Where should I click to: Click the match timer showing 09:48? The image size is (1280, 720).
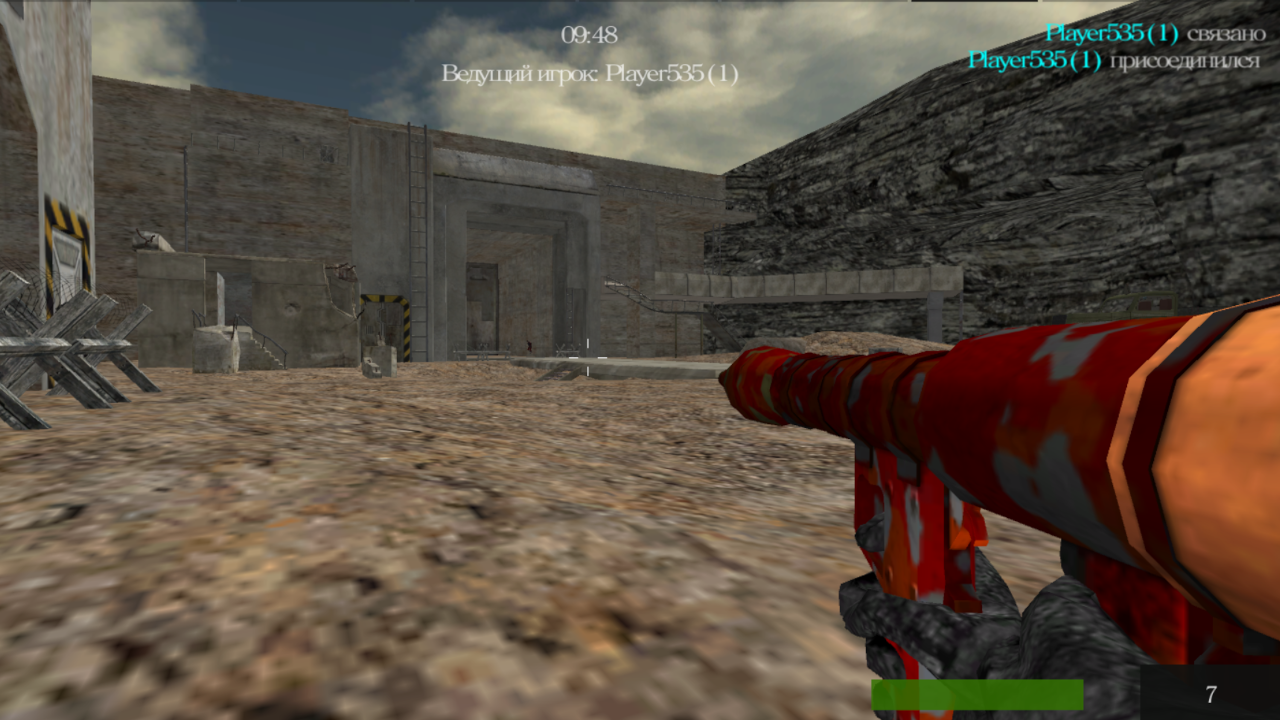click(588, 35)
